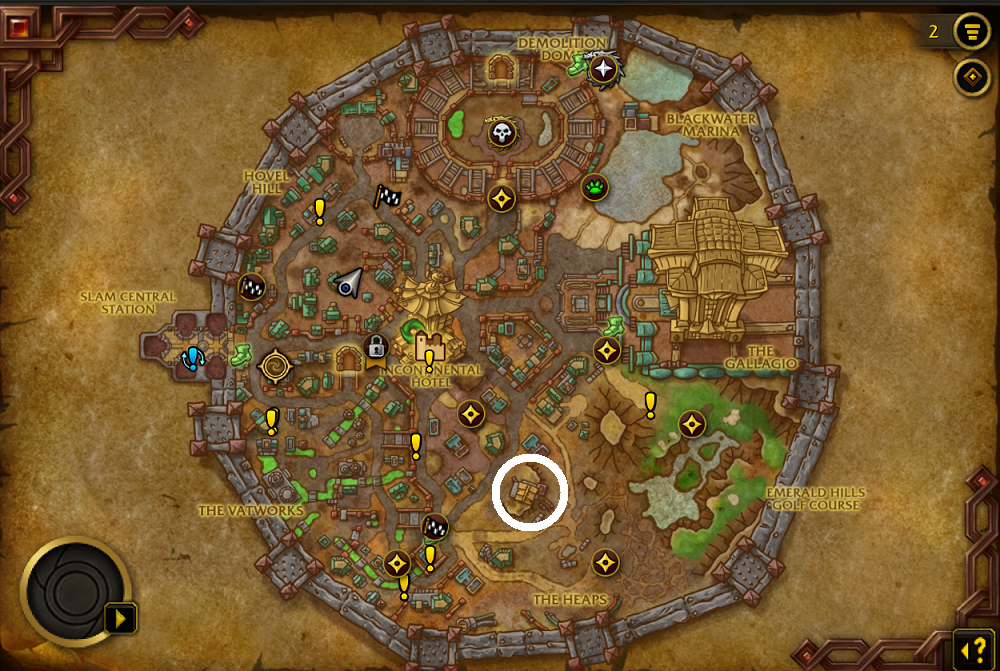Viewport: 1000px width, 671px height.
Task: Select the star marker above The Heaps
Action: pos(604,562)
